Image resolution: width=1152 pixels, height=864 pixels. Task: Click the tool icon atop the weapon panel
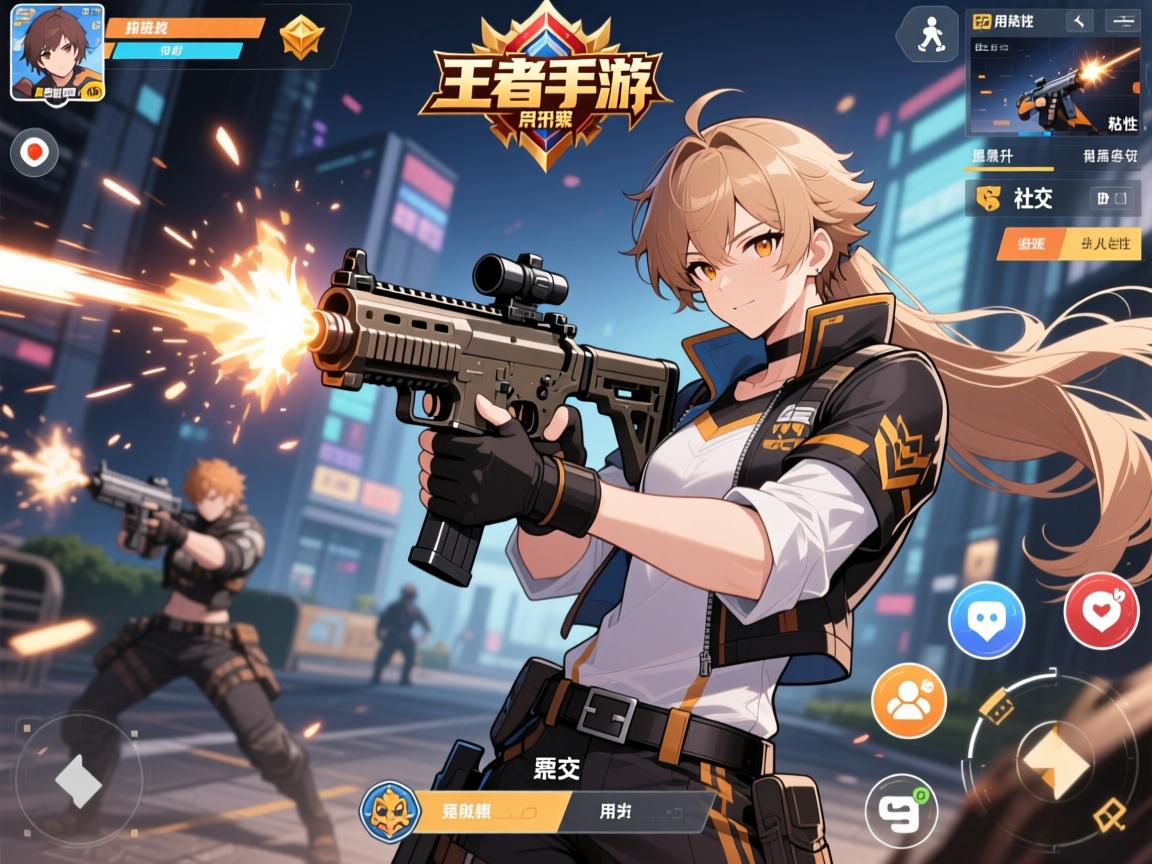[x=1079, y=20]
